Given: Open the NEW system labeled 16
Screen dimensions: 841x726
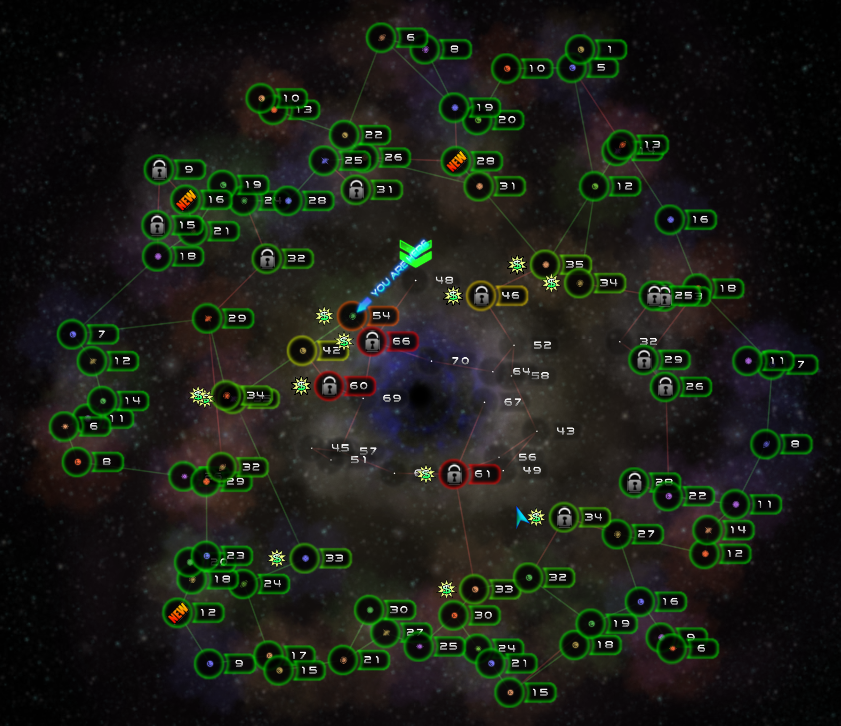Looking at the screenshot, I should [185, 200].
